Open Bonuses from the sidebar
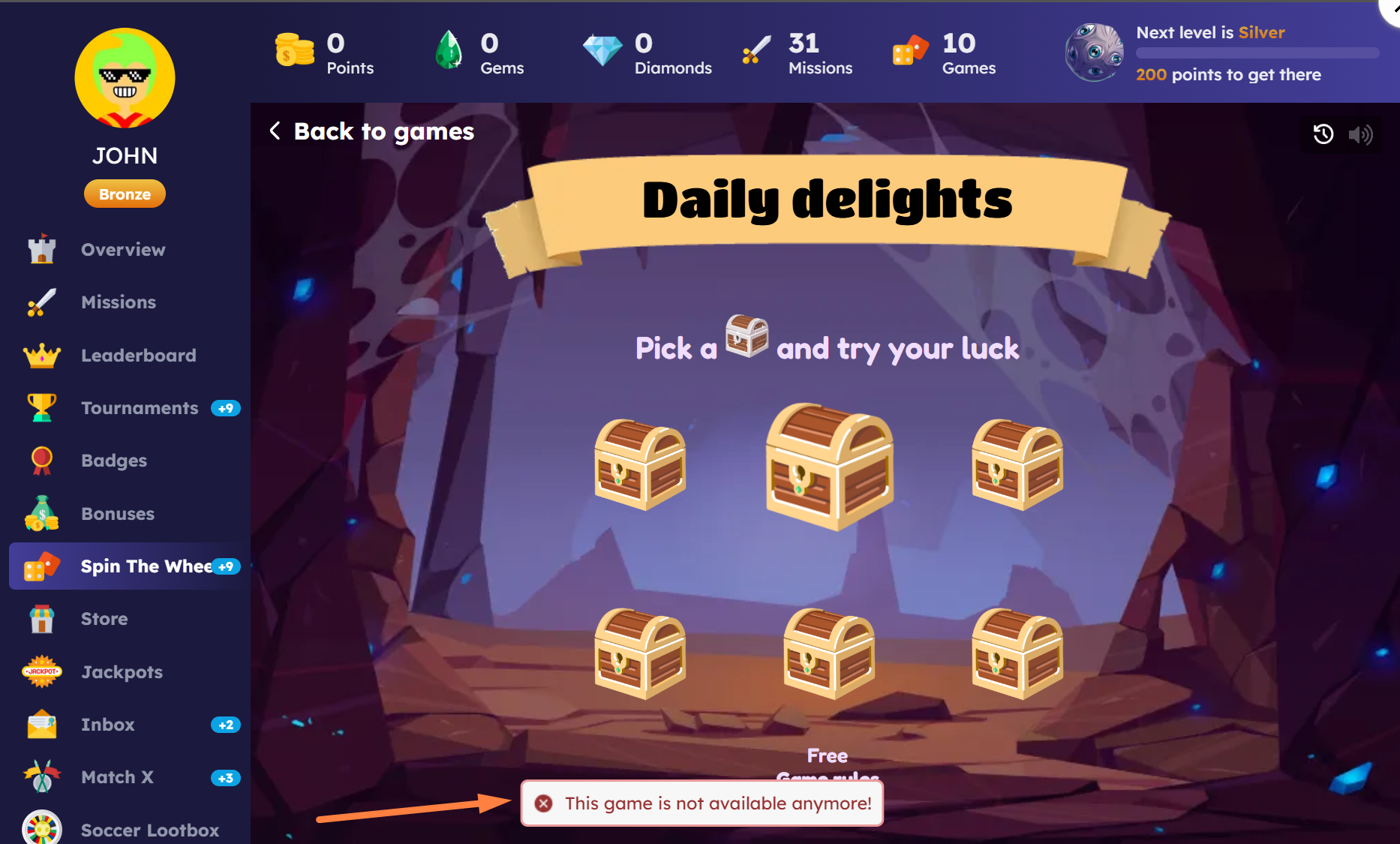 click(118, 514)
